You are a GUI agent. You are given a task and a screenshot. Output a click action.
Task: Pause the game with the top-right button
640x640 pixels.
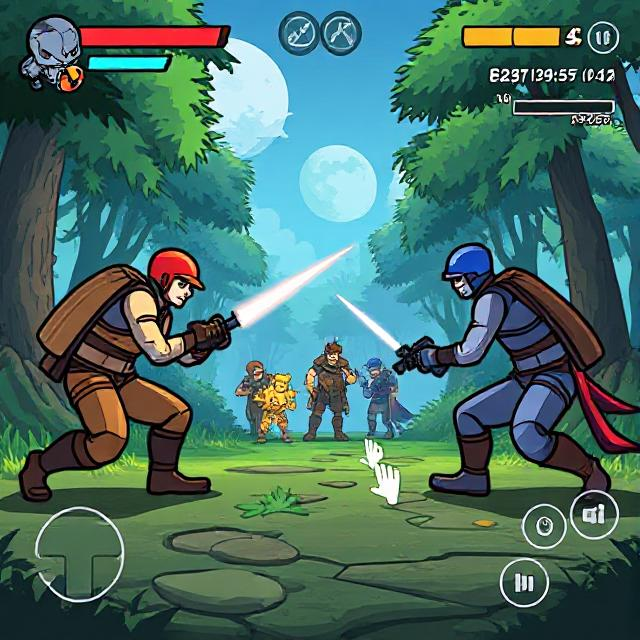601,38
